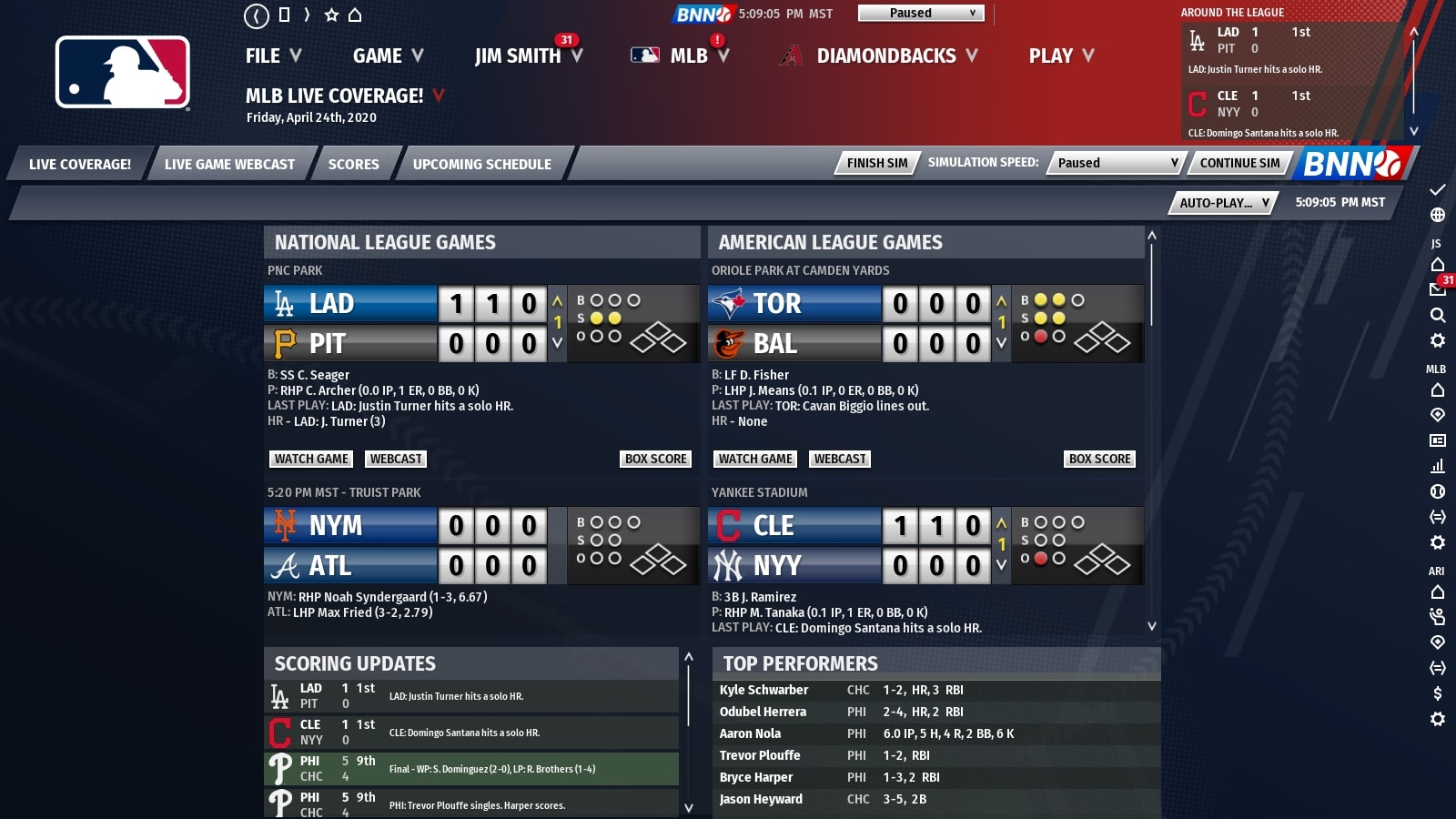Open the Simulation Speed dropdown set to Paused

(x=1114, y=163)
